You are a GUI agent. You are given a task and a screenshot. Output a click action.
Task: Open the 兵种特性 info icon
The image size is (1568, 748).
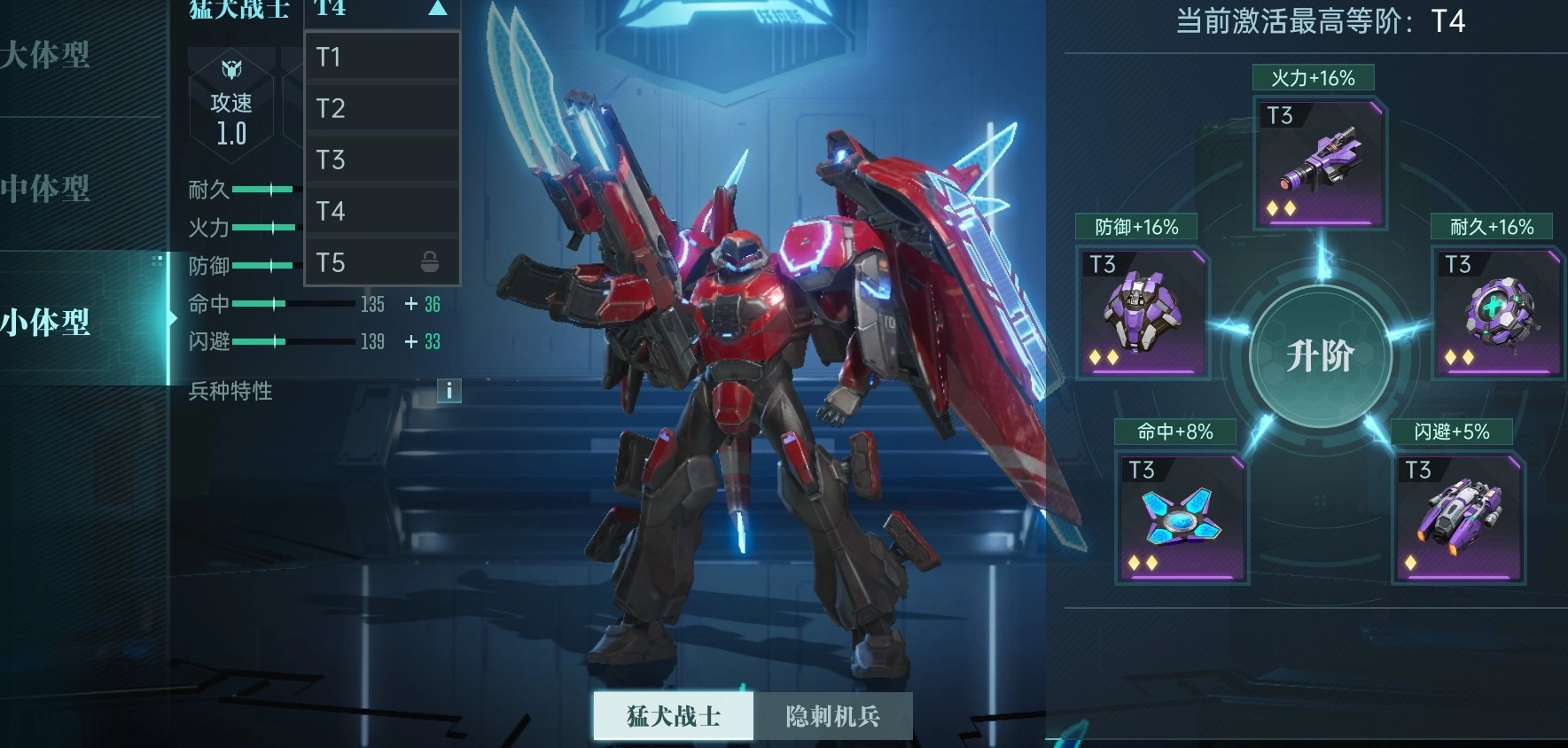coord(449,391)
